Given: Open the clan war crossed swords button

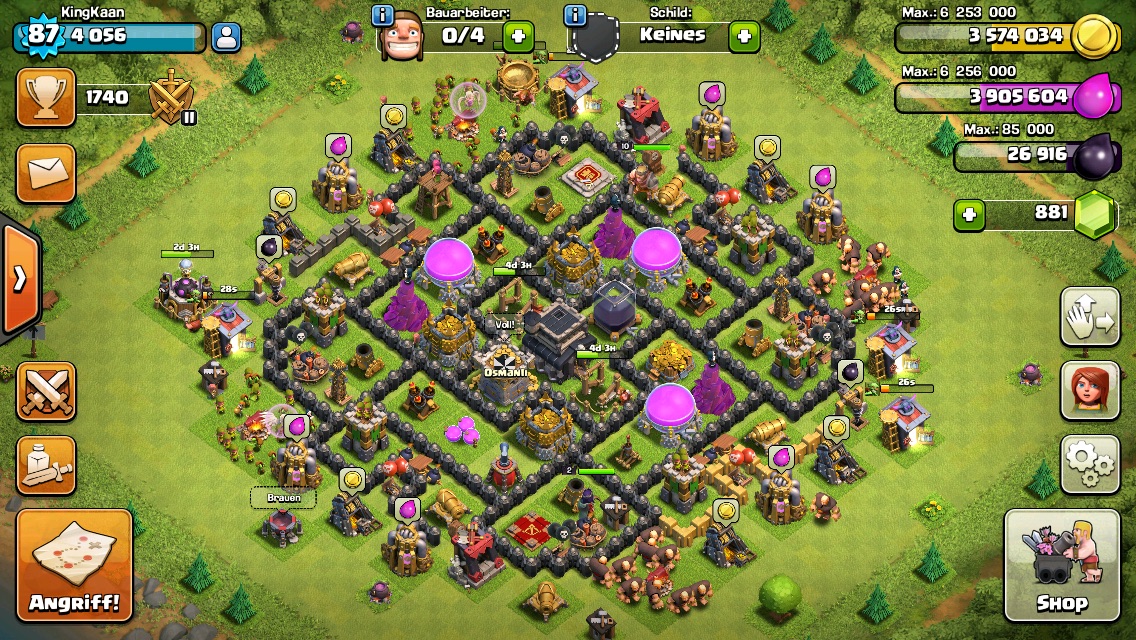Looking at the screenshot, I should [45, 391].
